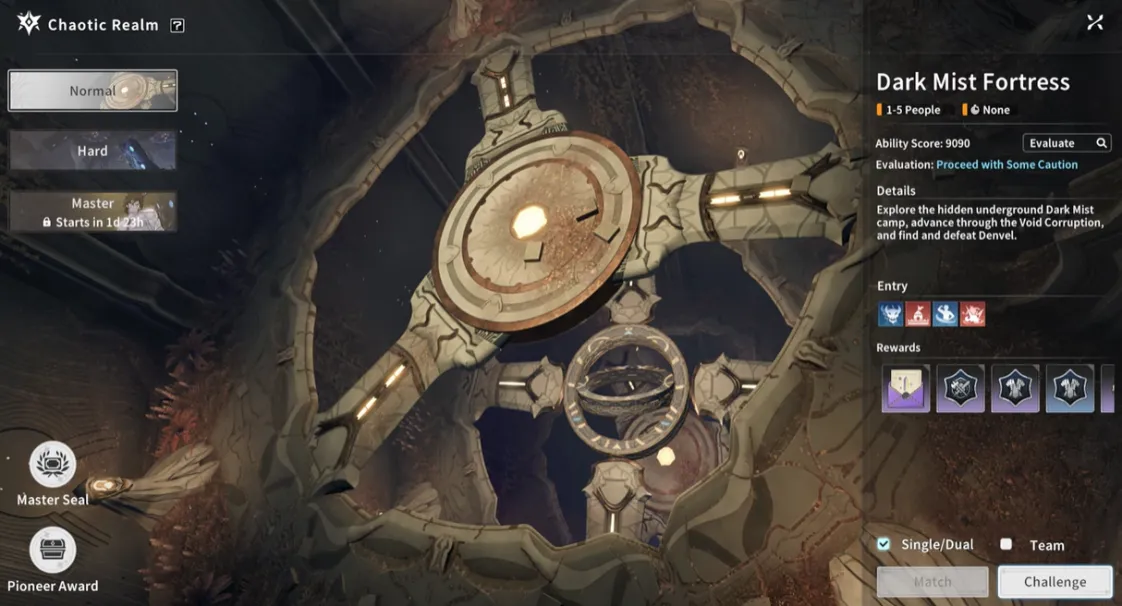
Task: Switch to Hard difficulty
Action: point(93,151)
